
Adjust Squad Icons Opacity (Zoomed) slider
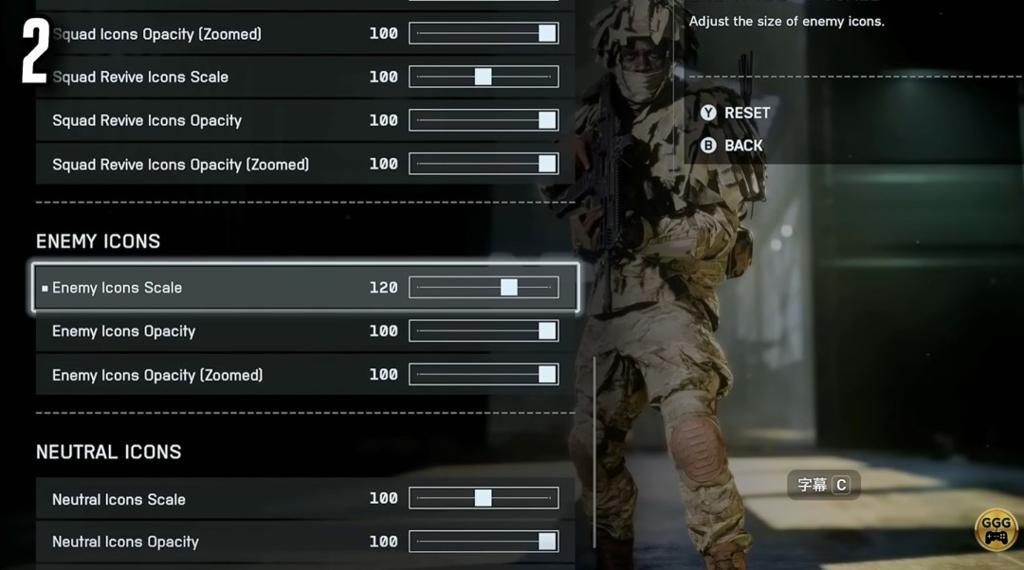pos(484,34)
